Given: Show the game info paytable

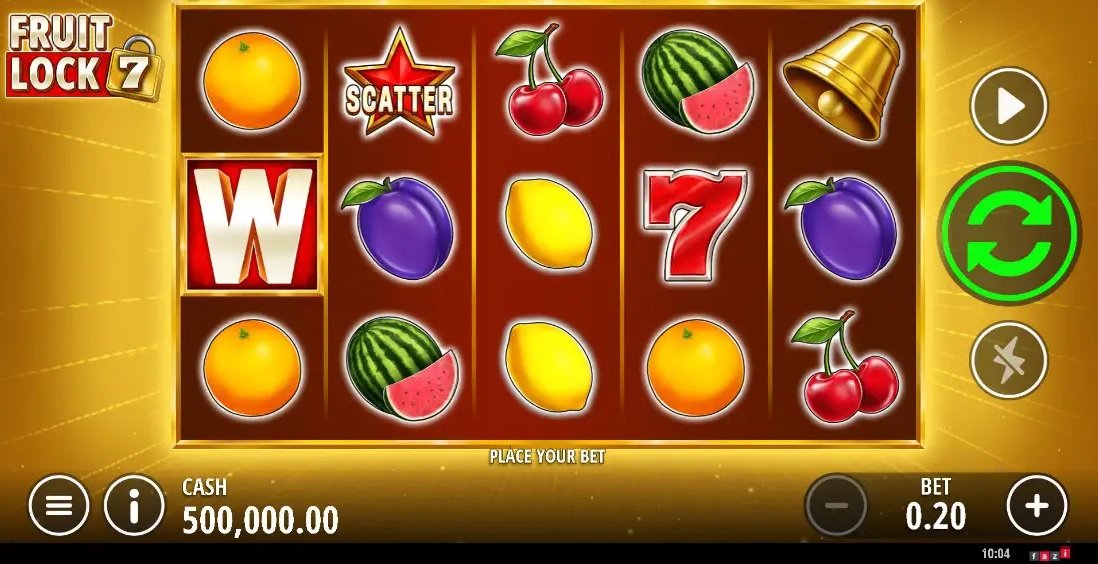Looking at the screenshot, I should [x=134, y=506].
